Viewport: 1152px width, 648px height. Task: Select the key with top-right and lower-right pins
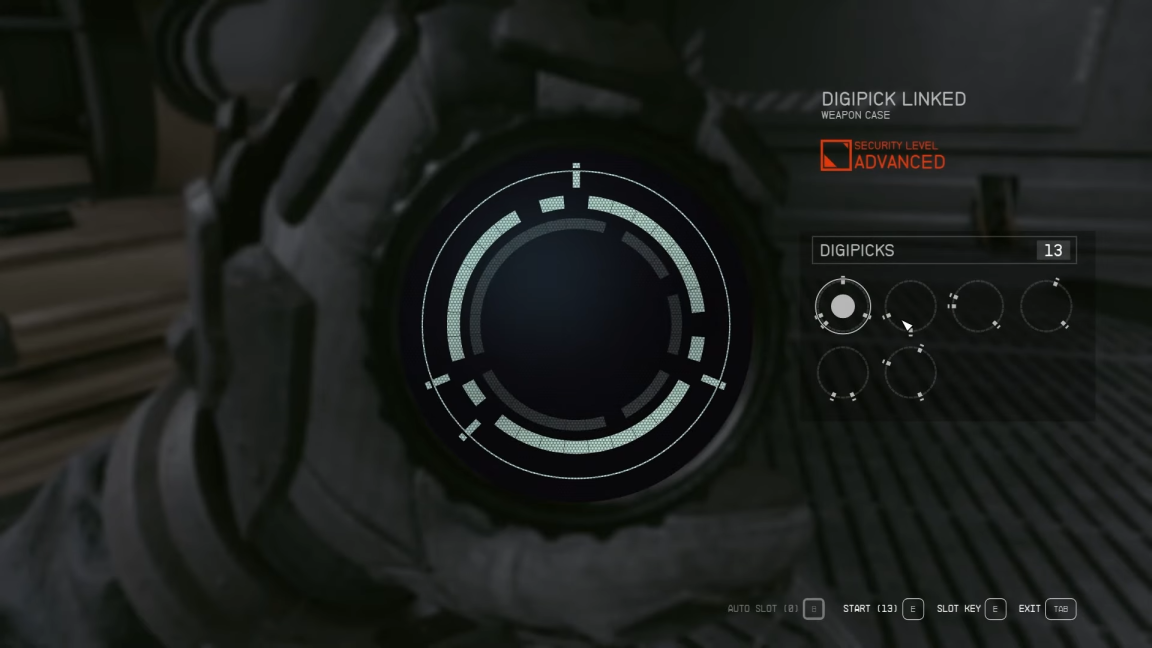pyautogui.click(x=1046, y=306)
